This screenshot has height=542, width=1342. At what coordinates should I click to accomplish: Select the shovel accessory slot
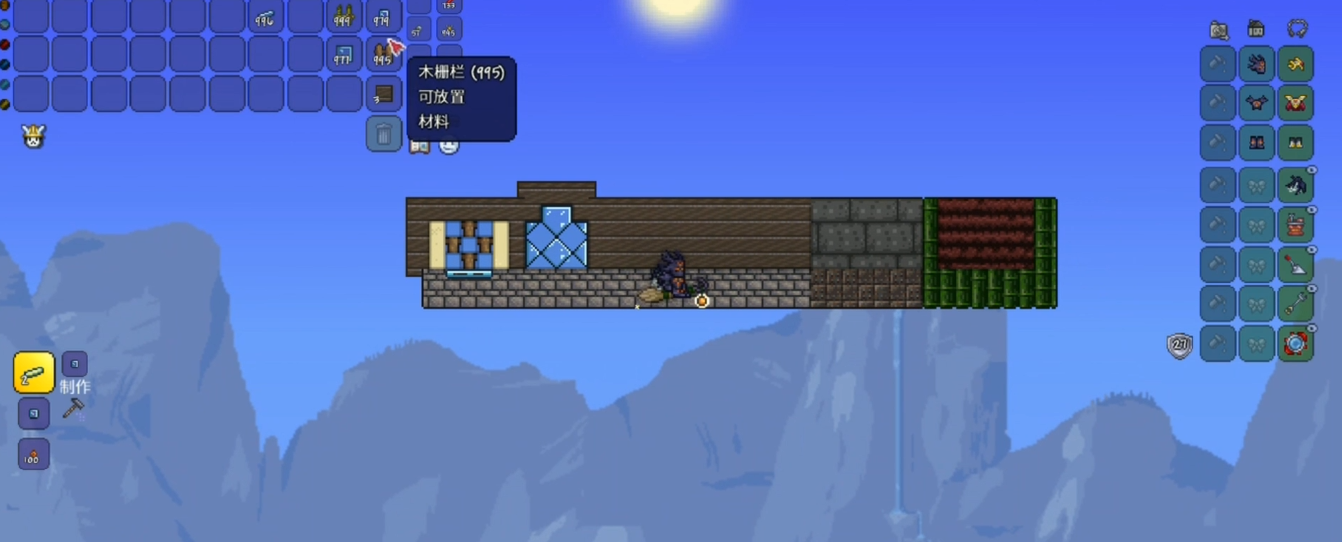[1296, 265]
